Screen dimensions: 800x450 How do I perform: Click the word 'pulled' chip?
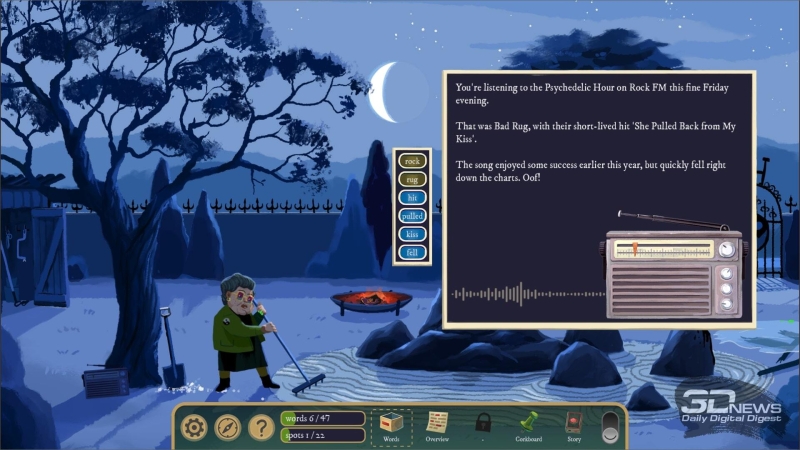[412, 216]
